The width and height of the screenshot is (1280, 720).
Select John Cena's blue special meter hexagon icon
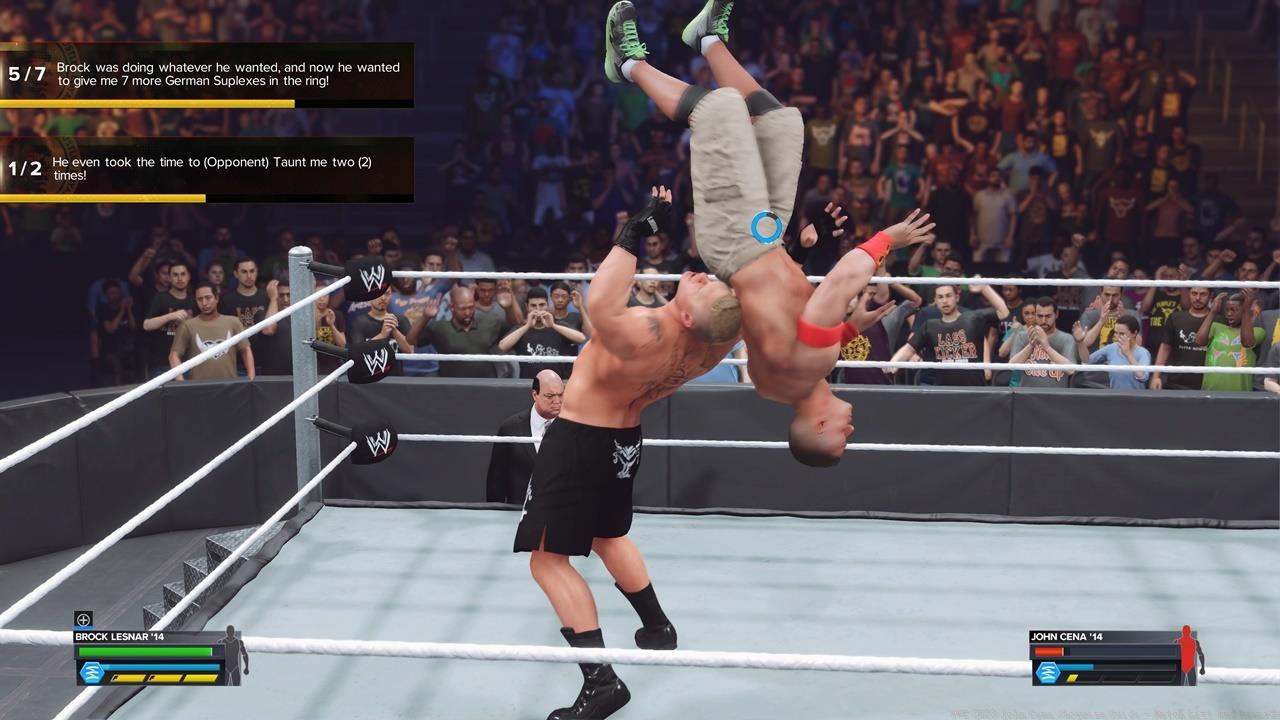1048,672
